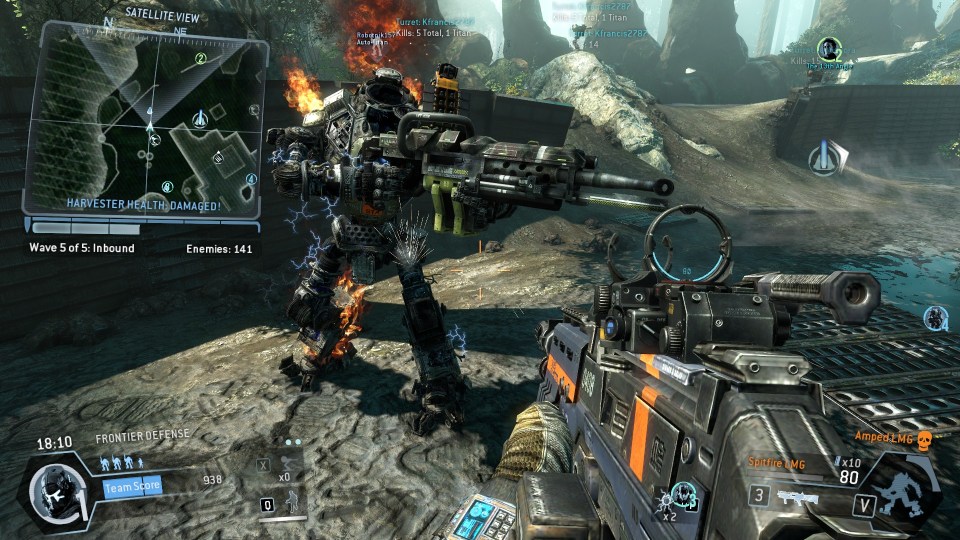This screenshot has height=540, width=960.
Task: Click the number 2 marker on the minimap
Action: (201, 59)
